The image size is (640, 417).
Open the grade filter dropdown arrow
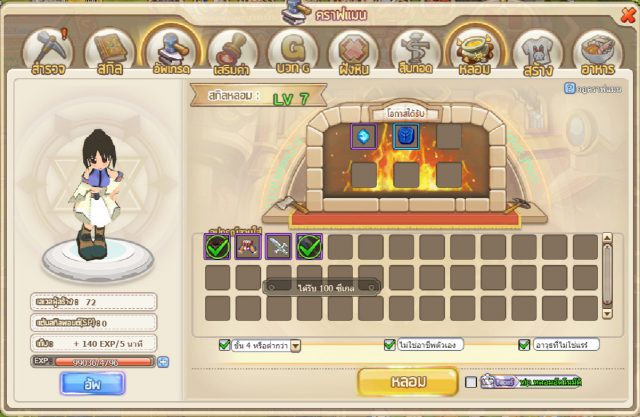click(x=296, y=345)
